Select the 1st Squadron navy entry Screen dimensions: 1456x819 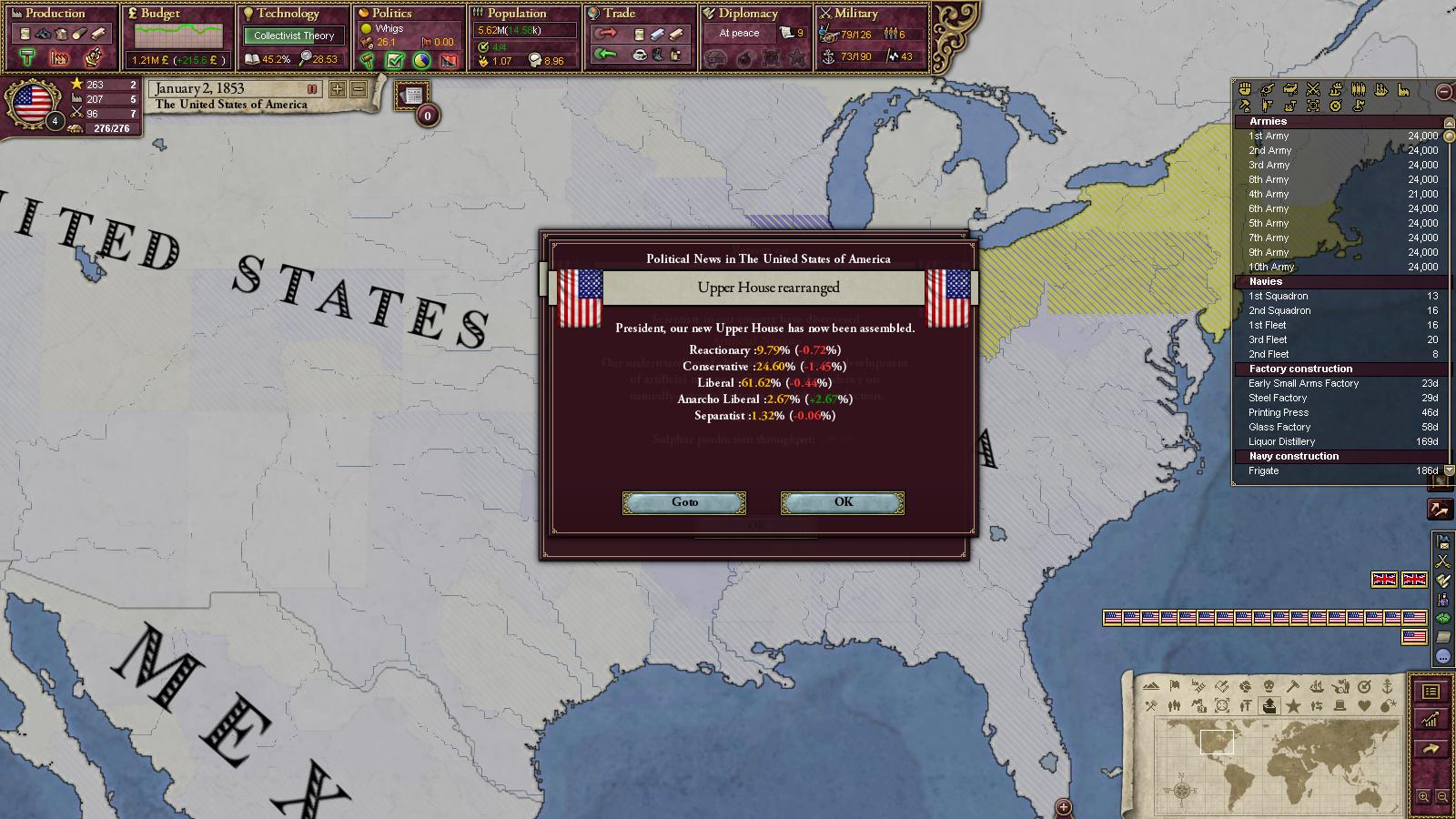pos(1279,296)
